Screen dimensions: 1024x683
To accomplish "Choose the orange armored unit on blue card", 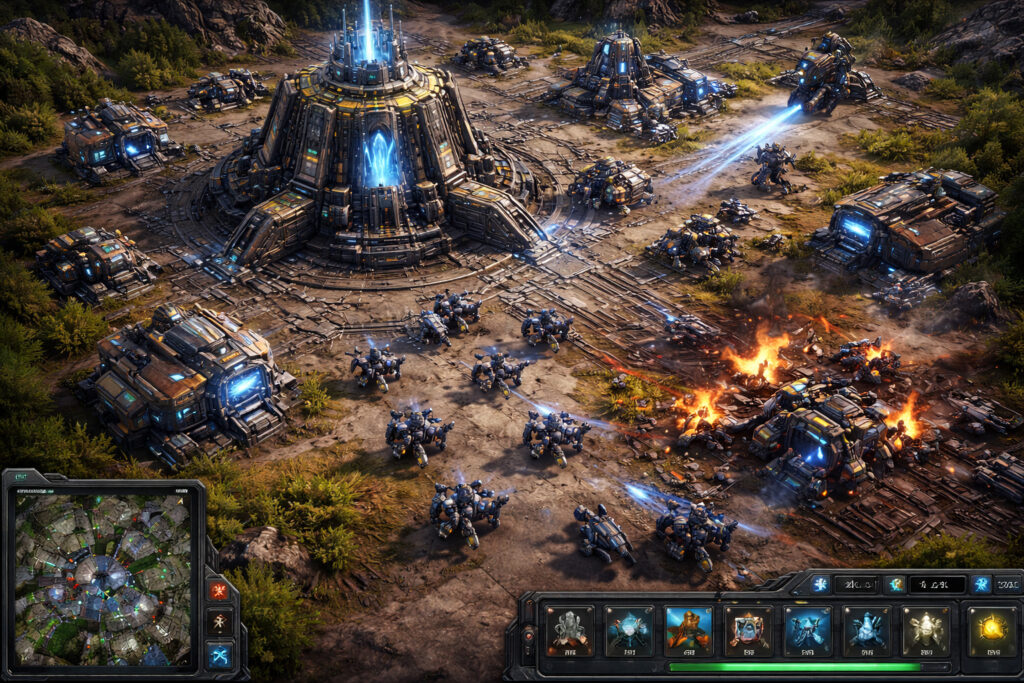I will (688, 631).
